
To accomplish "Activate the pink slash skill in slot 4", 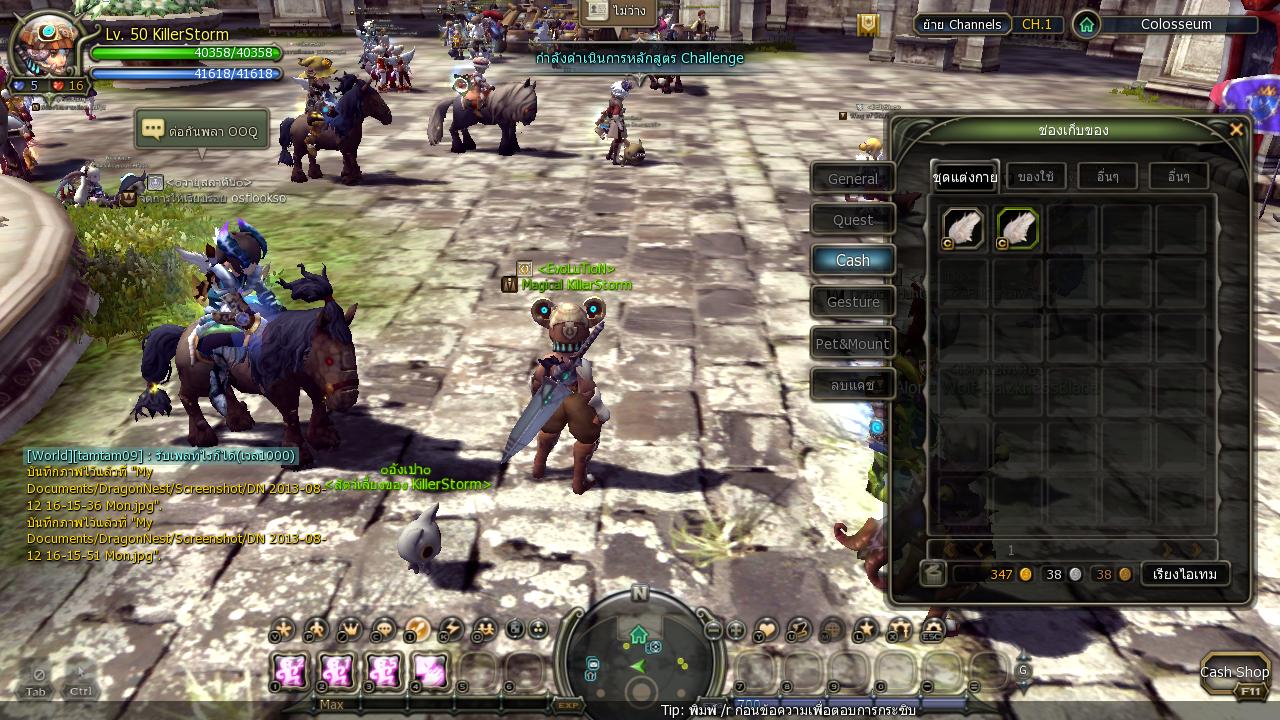I will (431, 670).
